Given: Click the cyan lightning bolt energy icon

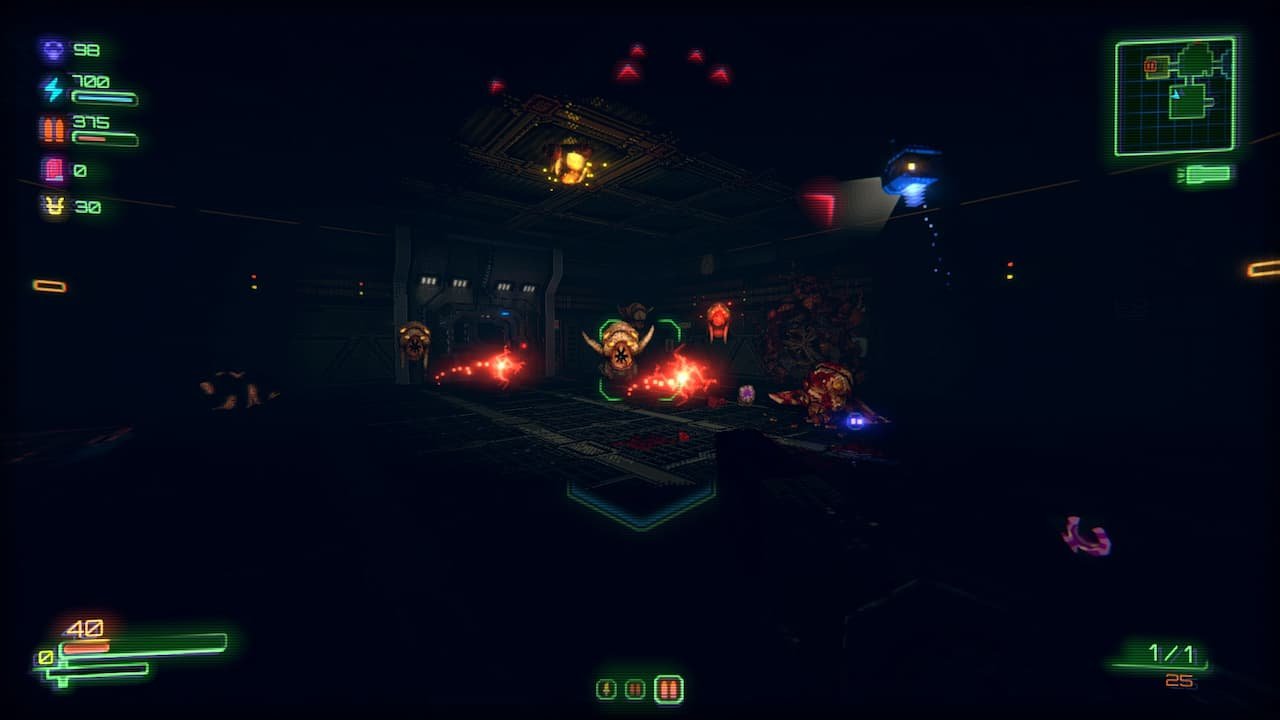Looking at the screenshot, I should pos(52,89).
